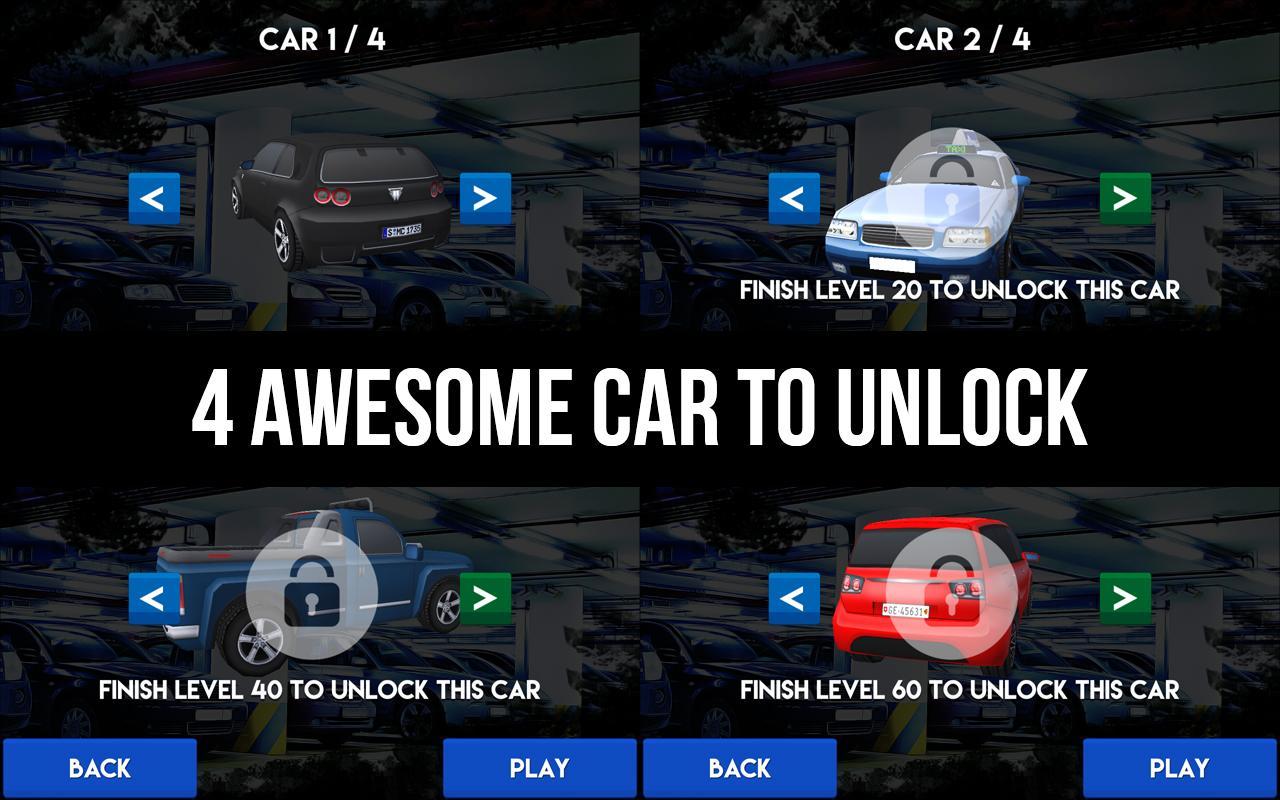Click the 4 AWESOME CAR TO UNLOCK banner
Screen dimensions: 1280x800
(640, 403)
